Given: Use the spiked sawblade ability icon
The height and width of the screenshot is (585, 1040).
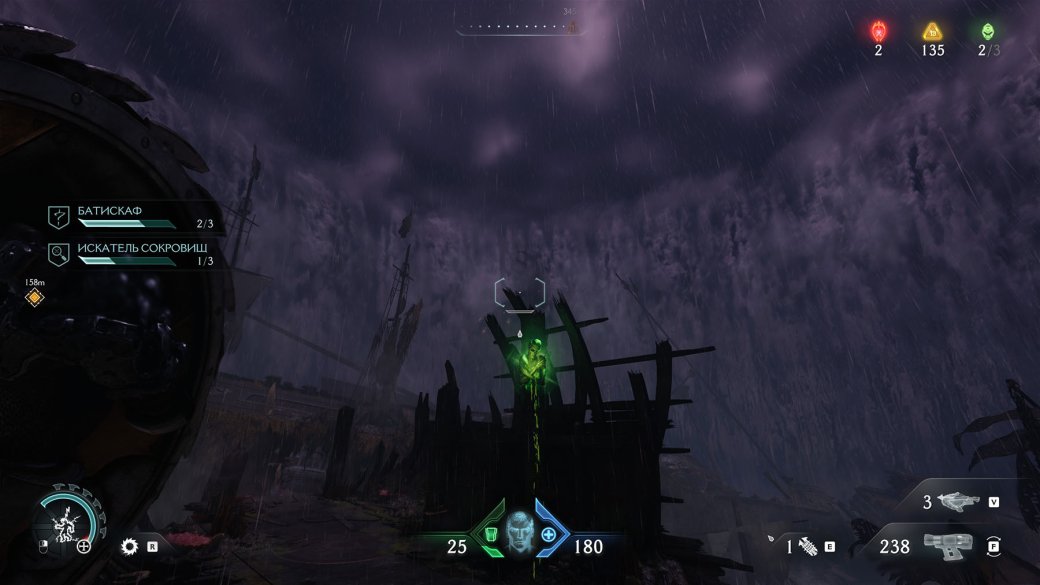Looking at the screenshot, I should (x=128, y=546).
